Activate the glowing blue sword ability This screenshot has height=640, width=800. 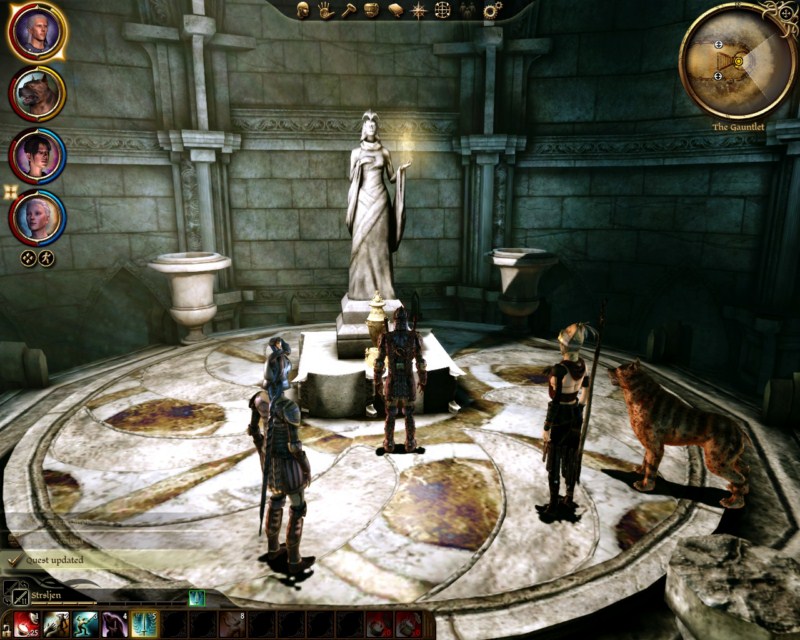point(144,625)
